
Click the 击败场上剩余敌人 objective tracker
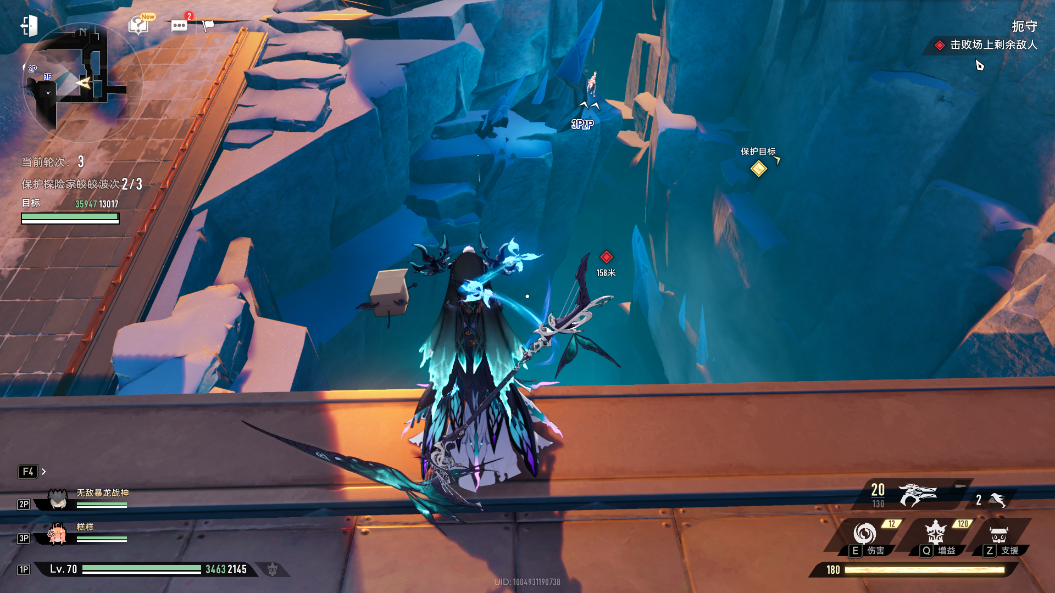[991, 45]
